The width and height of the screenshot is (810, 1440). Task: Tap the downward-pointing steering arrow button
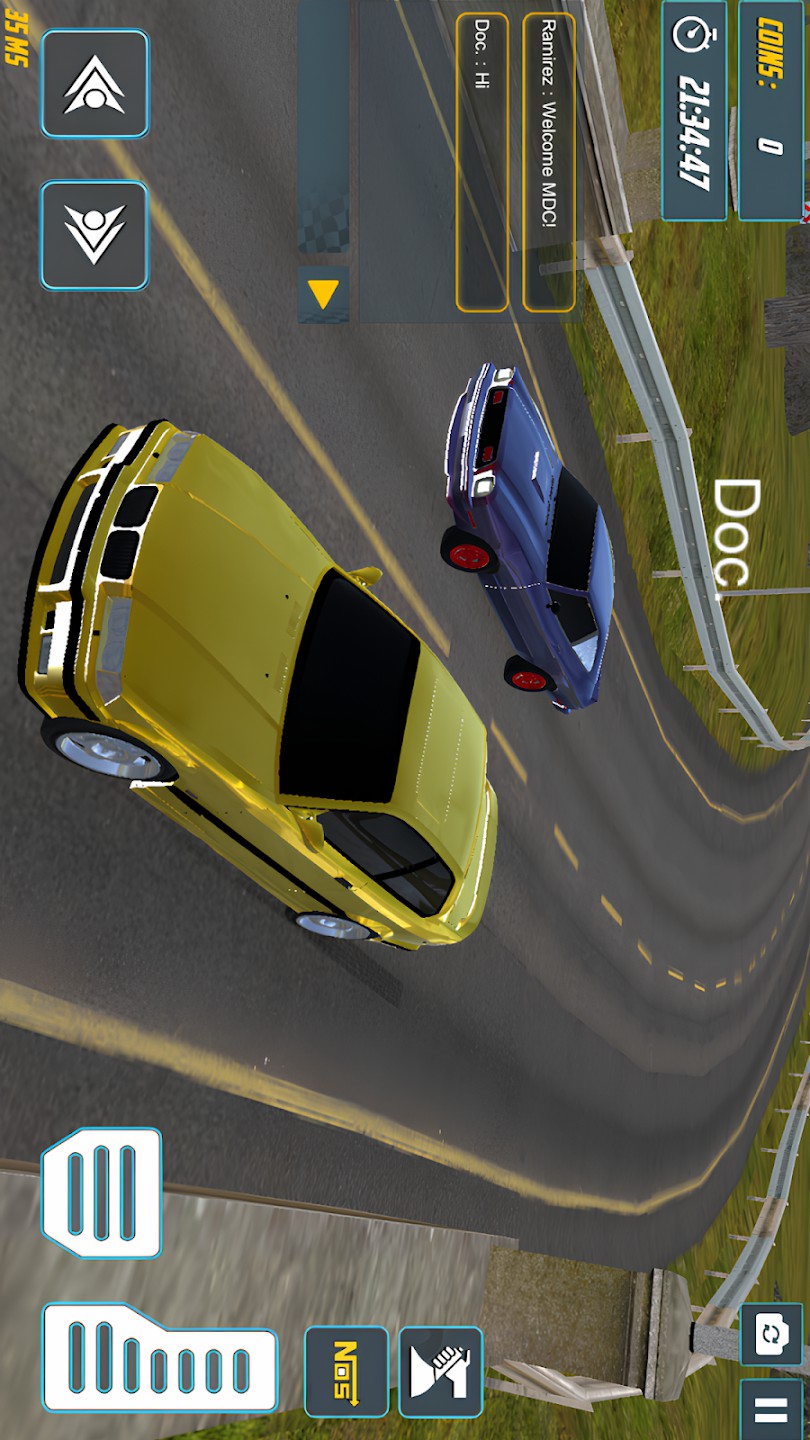95,235
